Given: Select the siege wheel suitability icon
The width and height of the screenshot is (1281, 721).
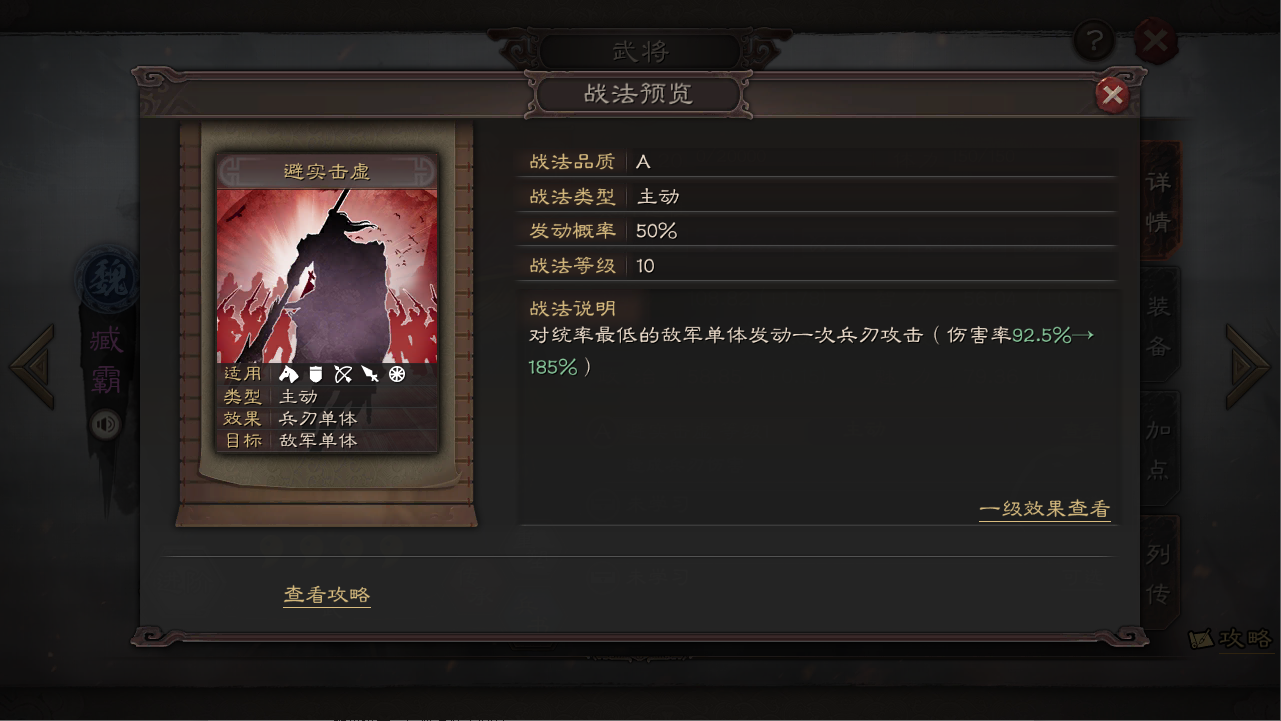Looking at the screenshot, I should (397, 375).
